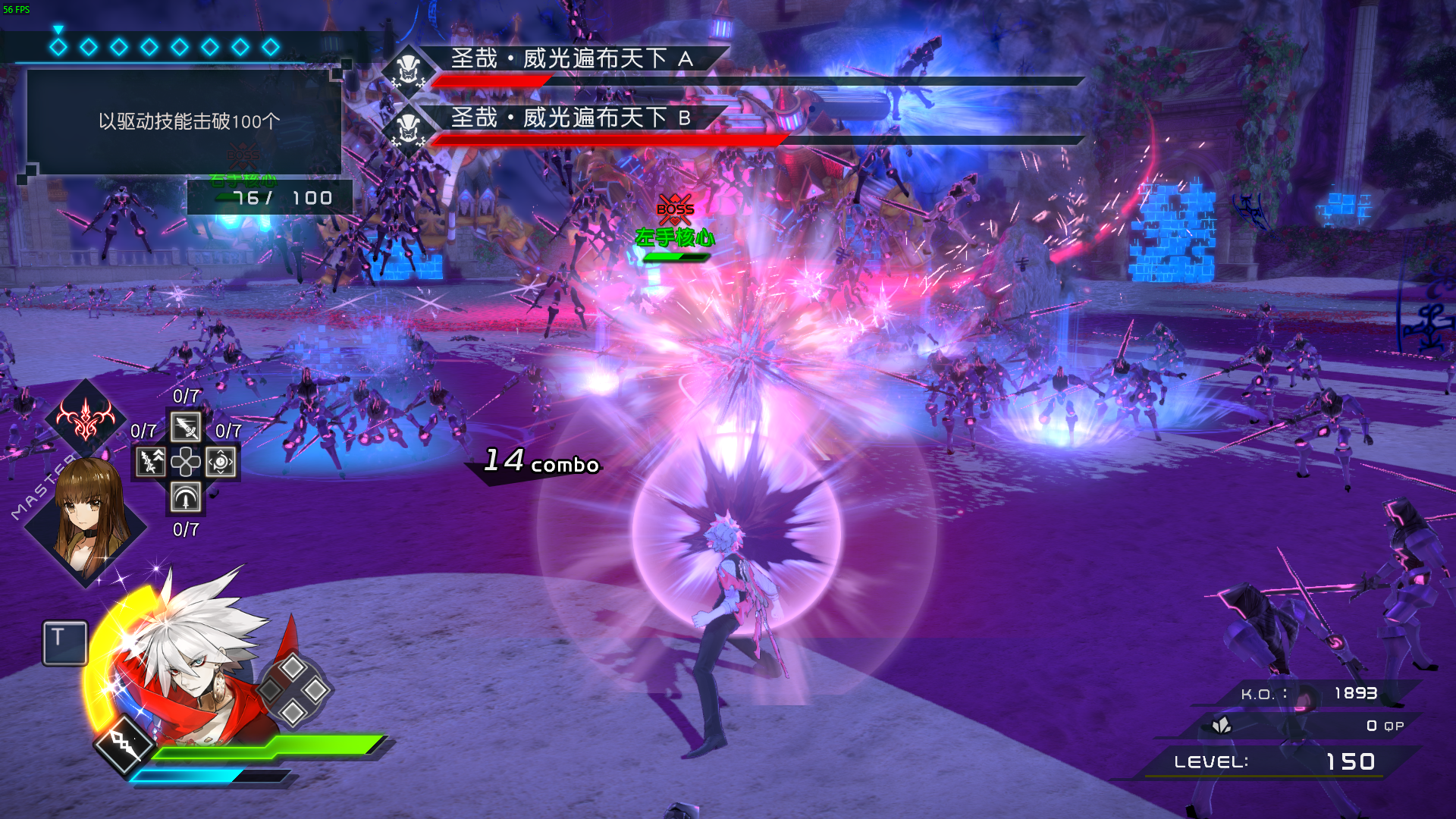Select the arc blade skill icon
The width and height of the screenshot is (1456, 819).
pos(186,497)
